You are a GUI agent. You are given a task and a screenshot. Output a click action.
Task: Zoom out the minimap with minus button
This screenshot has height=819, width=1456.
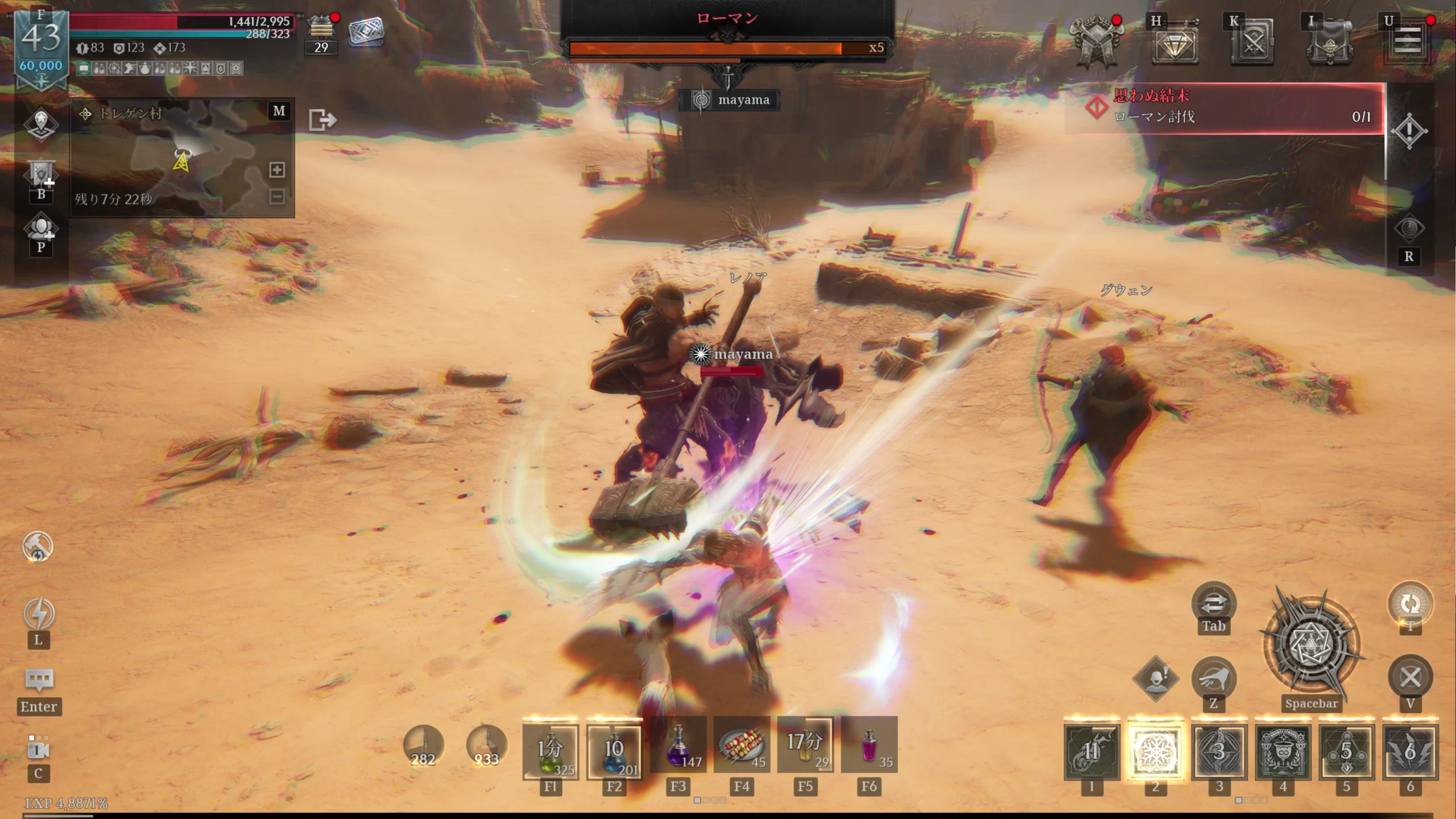point(277,197)
